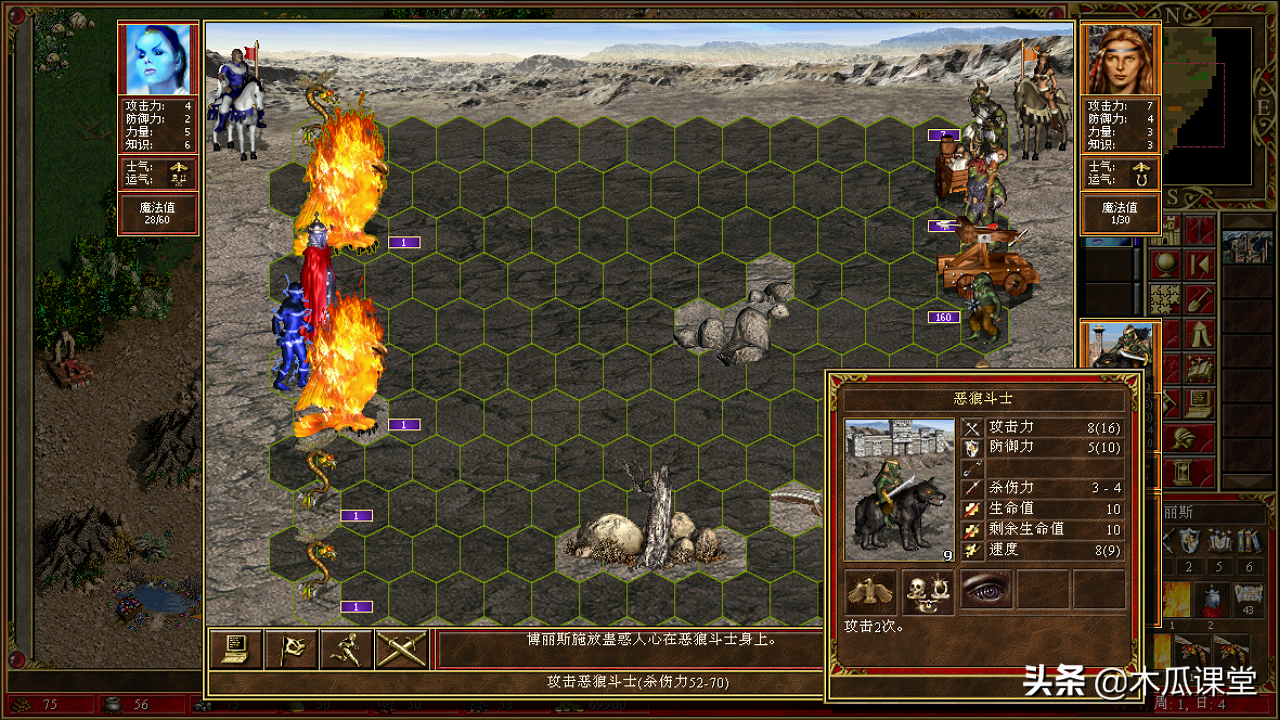1280x720 pixels.
Task: Open combat system options computer button
Action: (238, 650)
